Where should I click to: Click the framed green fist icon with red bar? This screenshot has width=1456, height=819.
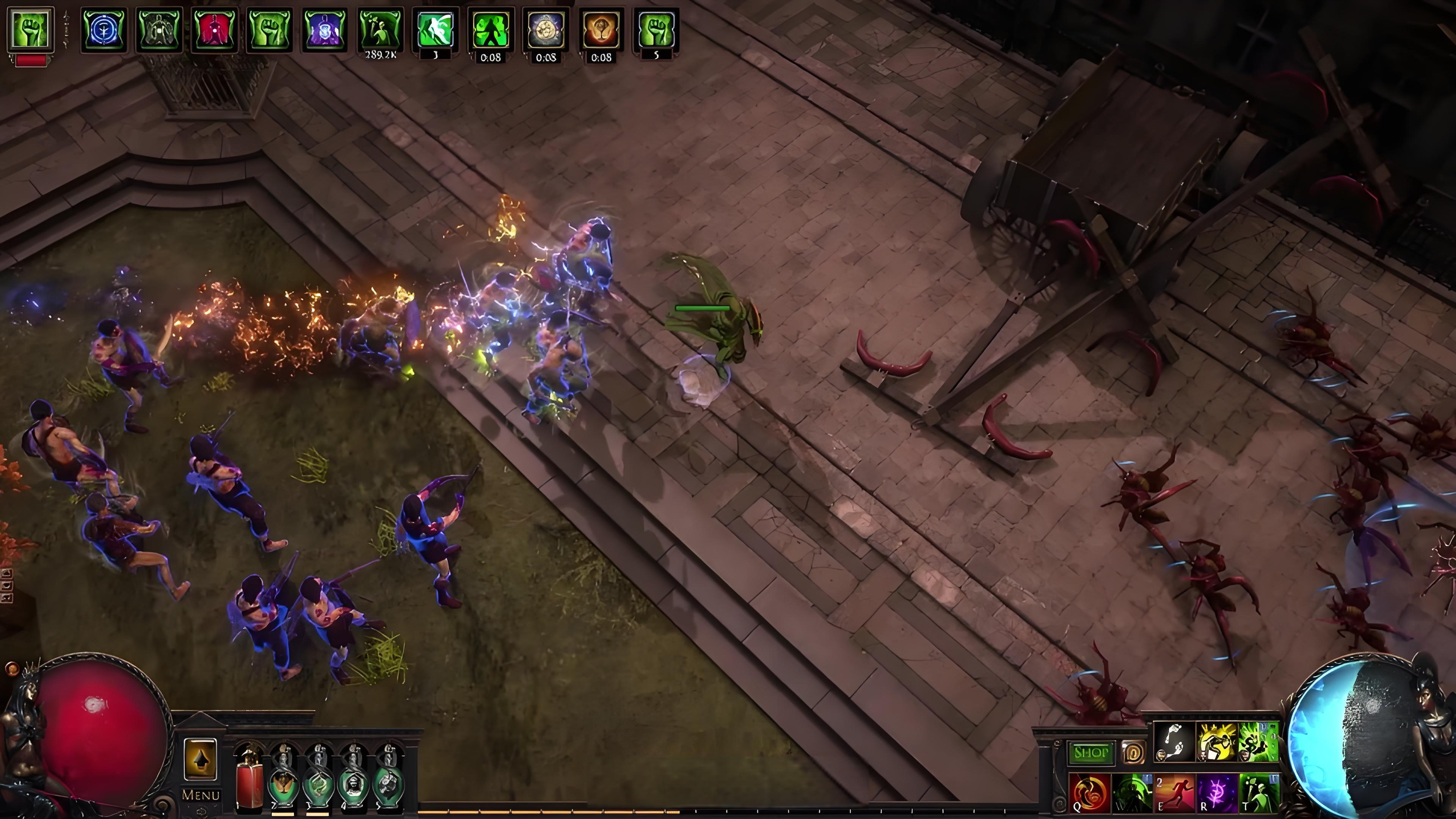pyautogui.click(x=30, y=30)
